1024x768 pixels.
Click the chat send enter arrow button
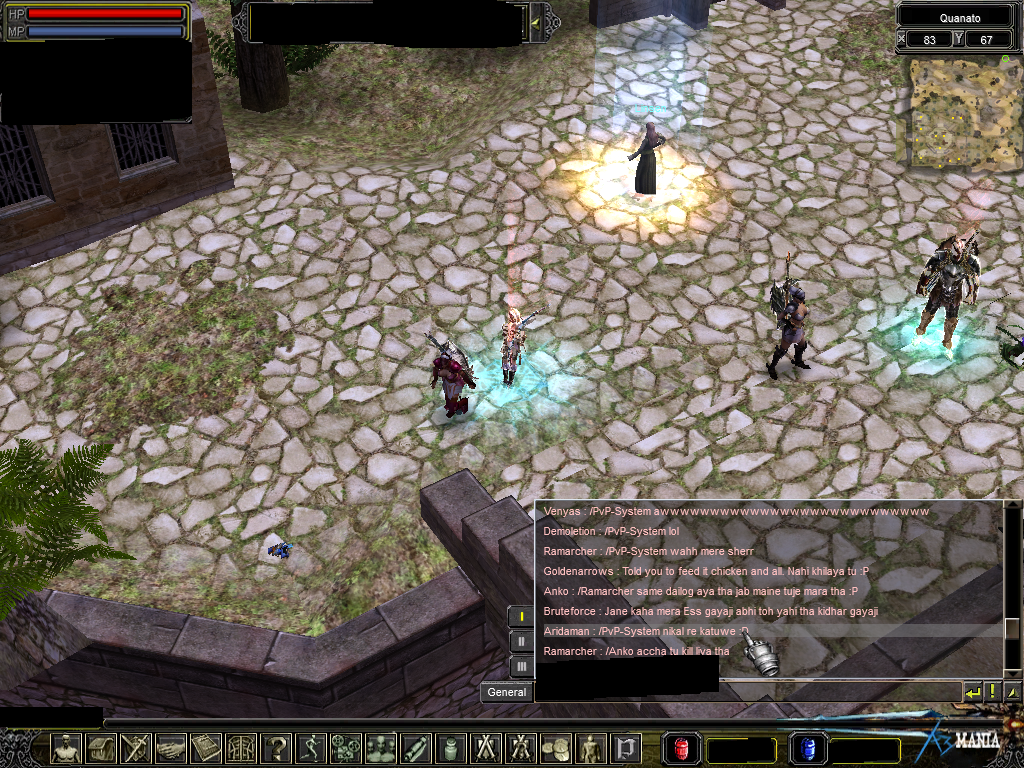tap(972, 691)
